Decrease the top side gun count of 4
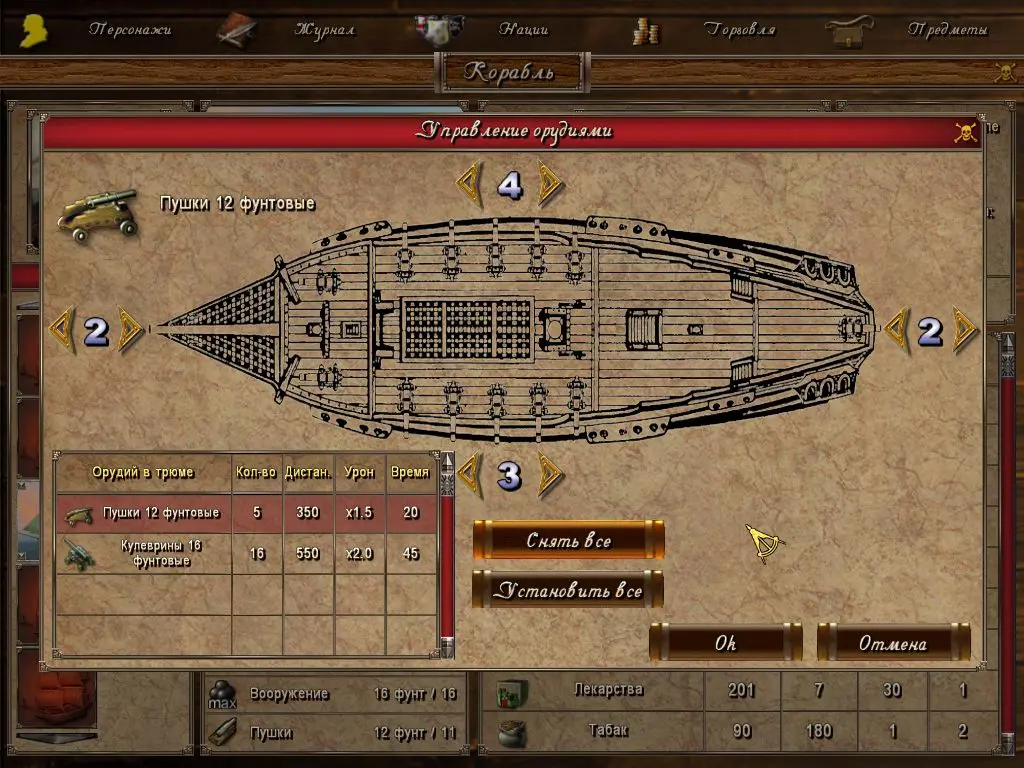This screenshot has width=1024, height=768. [x=469, y=184]
